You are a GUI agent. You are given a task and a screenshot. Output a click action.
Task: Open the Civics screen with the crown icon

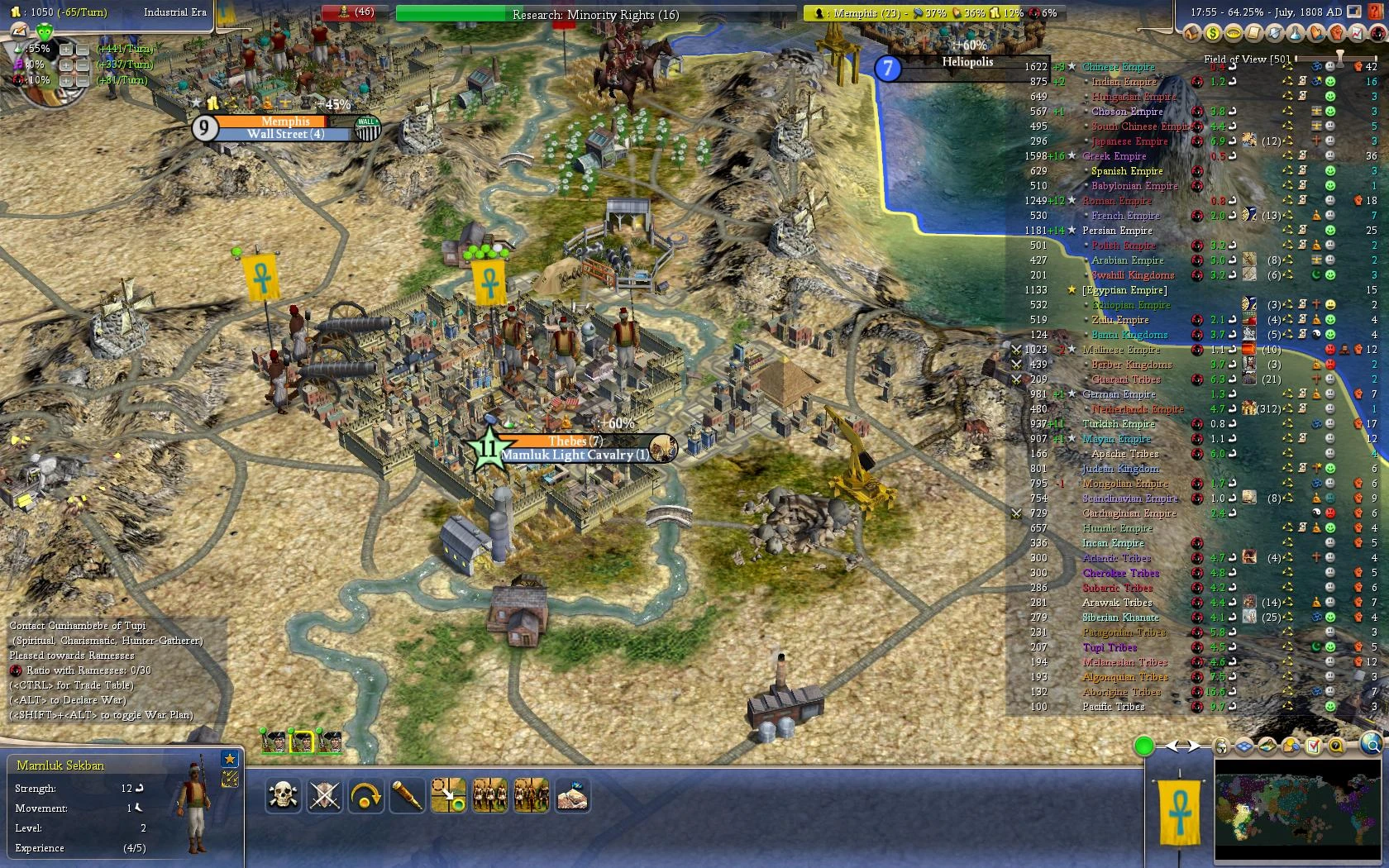1233,34
